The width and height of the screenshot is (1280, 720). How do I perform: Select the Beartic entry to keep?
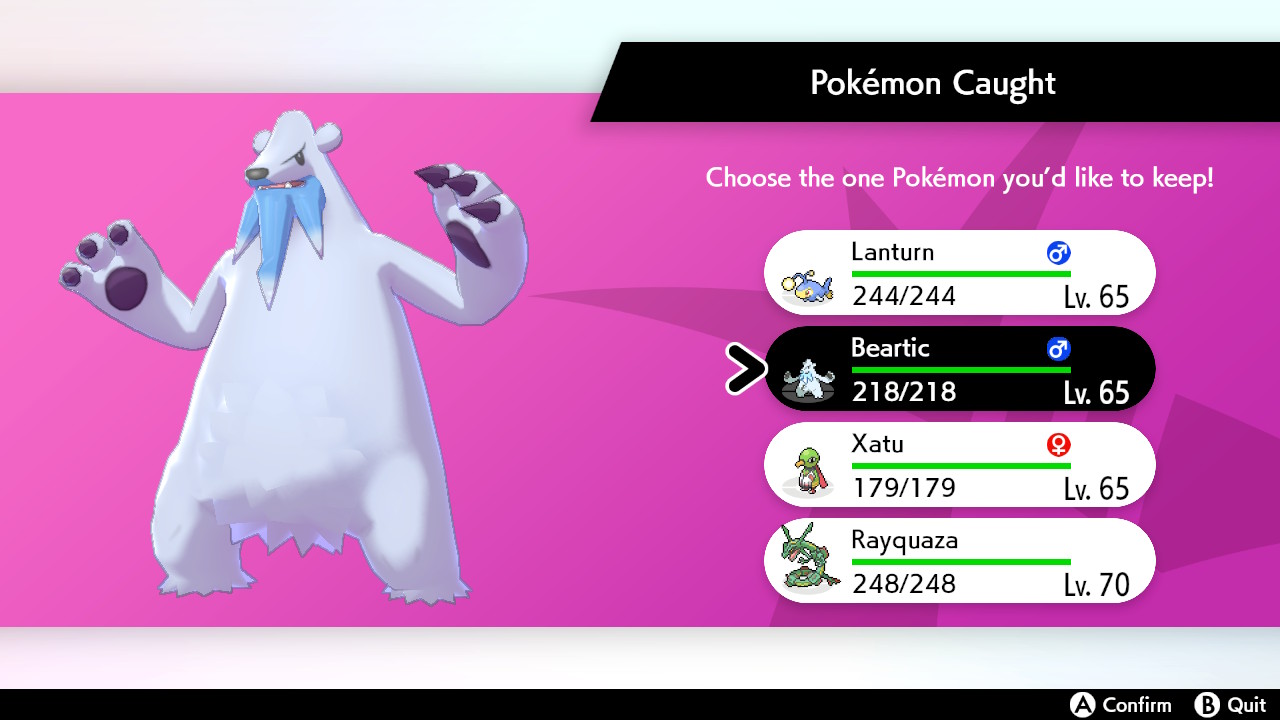(x=960, y=369)
